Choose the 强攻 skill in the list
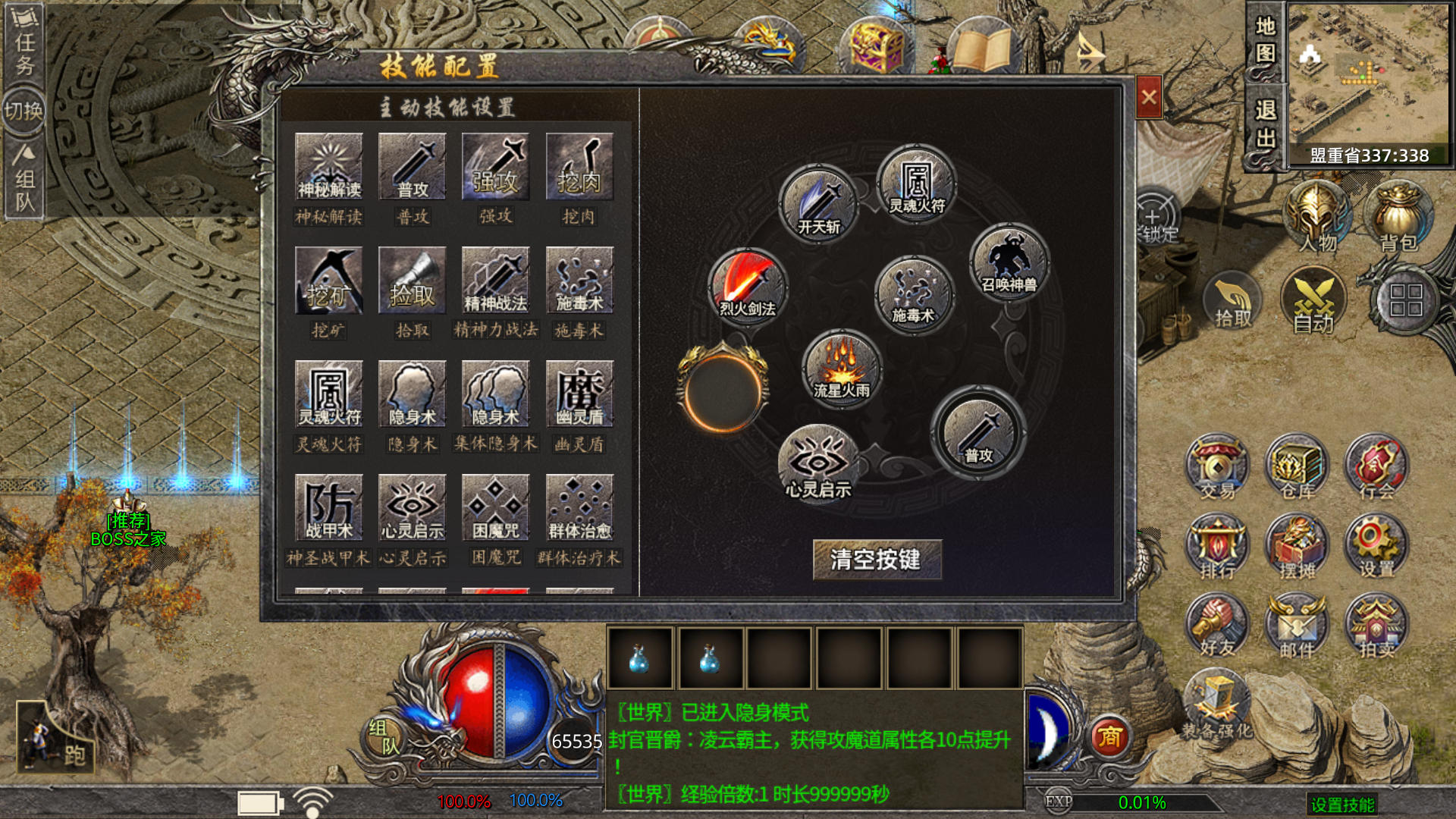 (495, 167)
